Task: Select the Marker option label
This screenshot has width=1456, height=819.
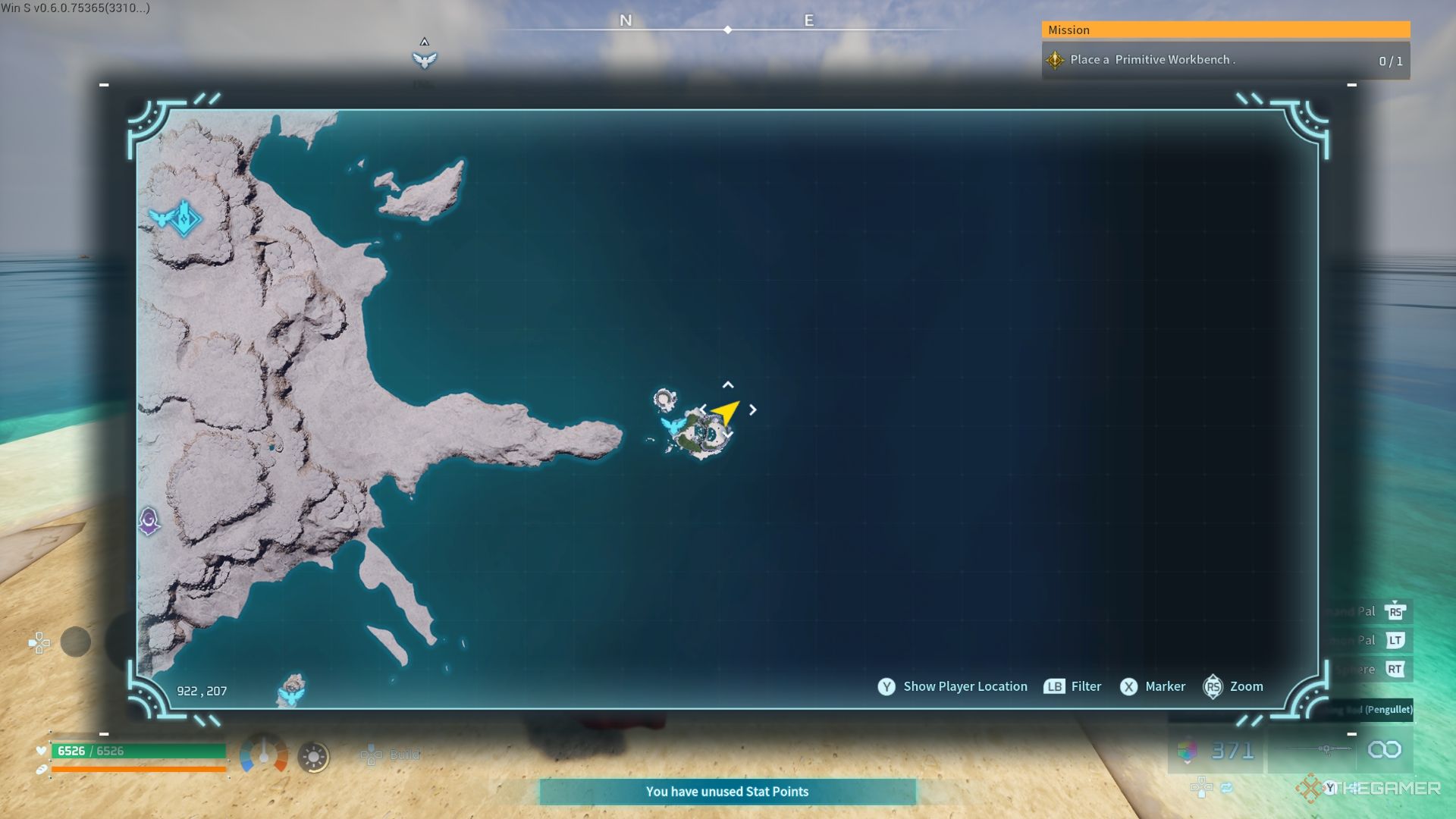Action: tap(1165, 686)
